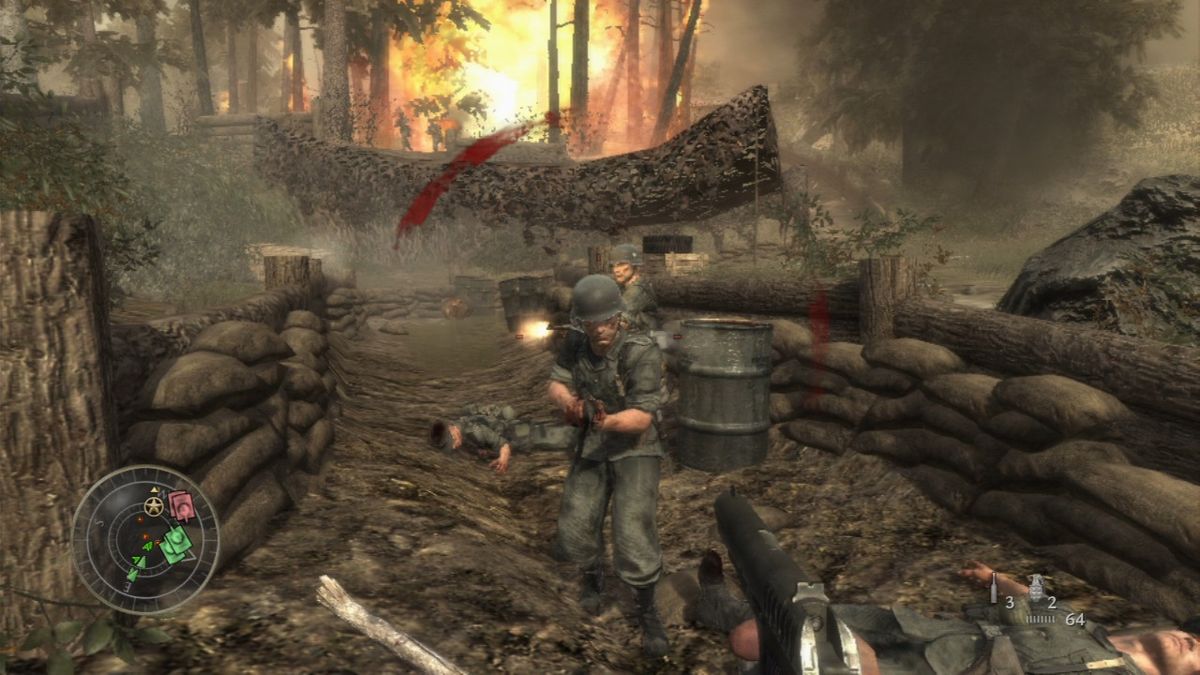Image resolution: width=1200 pixels, height=675 pixels.
Task: Select the frag grenade icon
Action: point(1035,586)
